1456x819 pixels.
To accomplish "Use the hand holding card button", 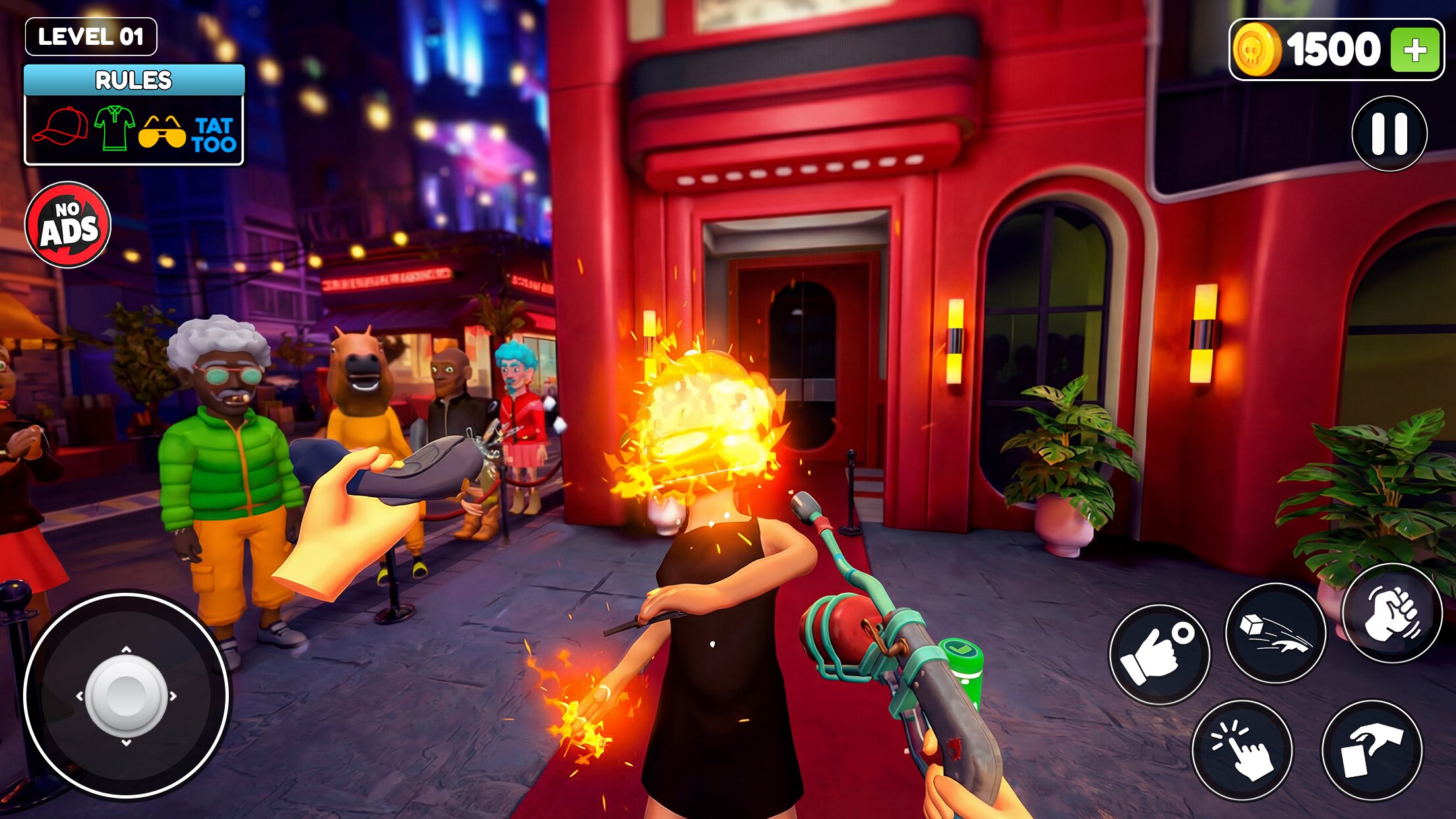I will 1372,750.
